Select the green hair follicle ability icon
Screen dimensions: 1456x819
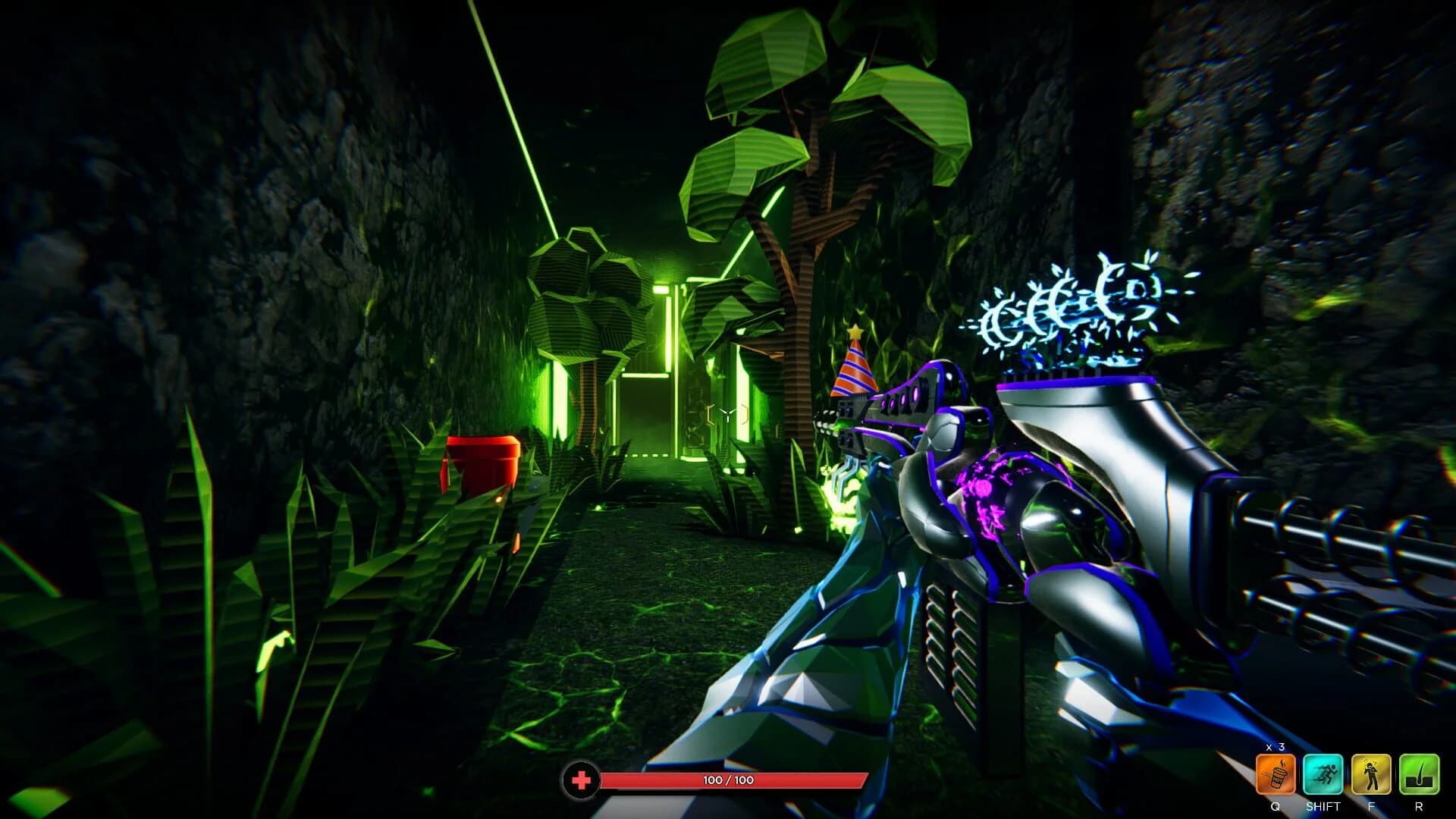pos(1419,775)
